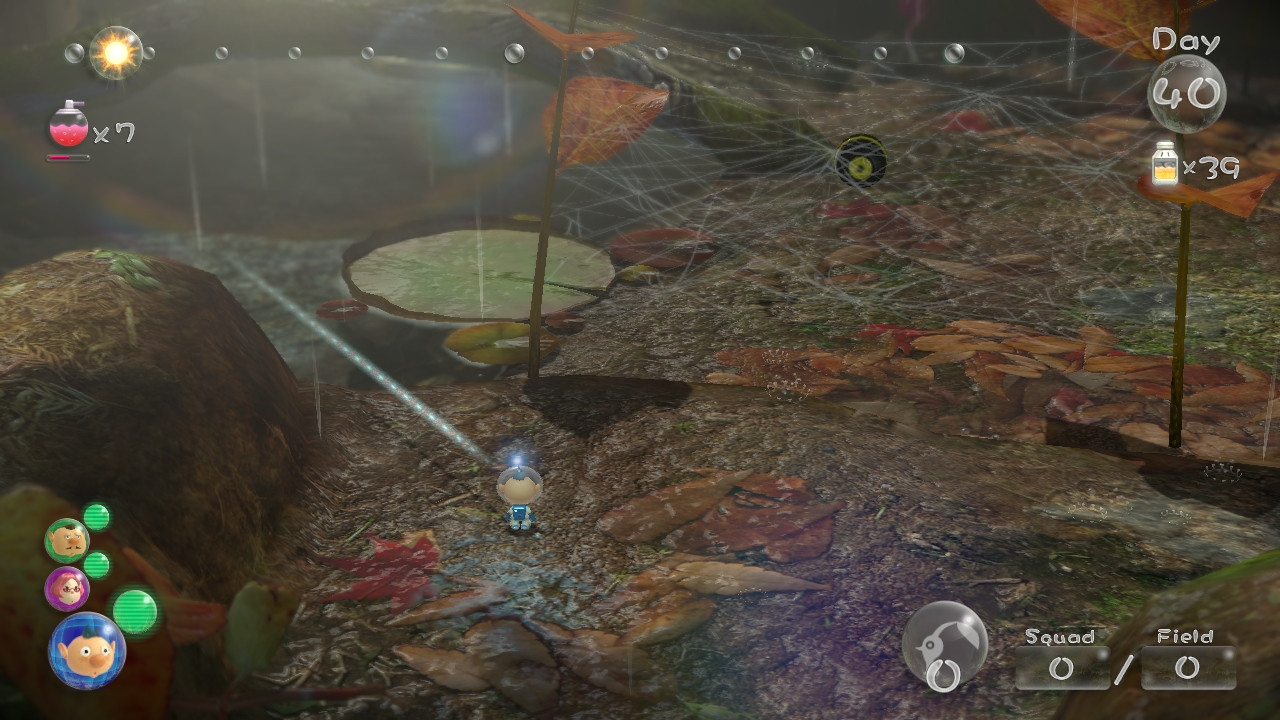Click the sun icon on the day meter

click(116, 53)
